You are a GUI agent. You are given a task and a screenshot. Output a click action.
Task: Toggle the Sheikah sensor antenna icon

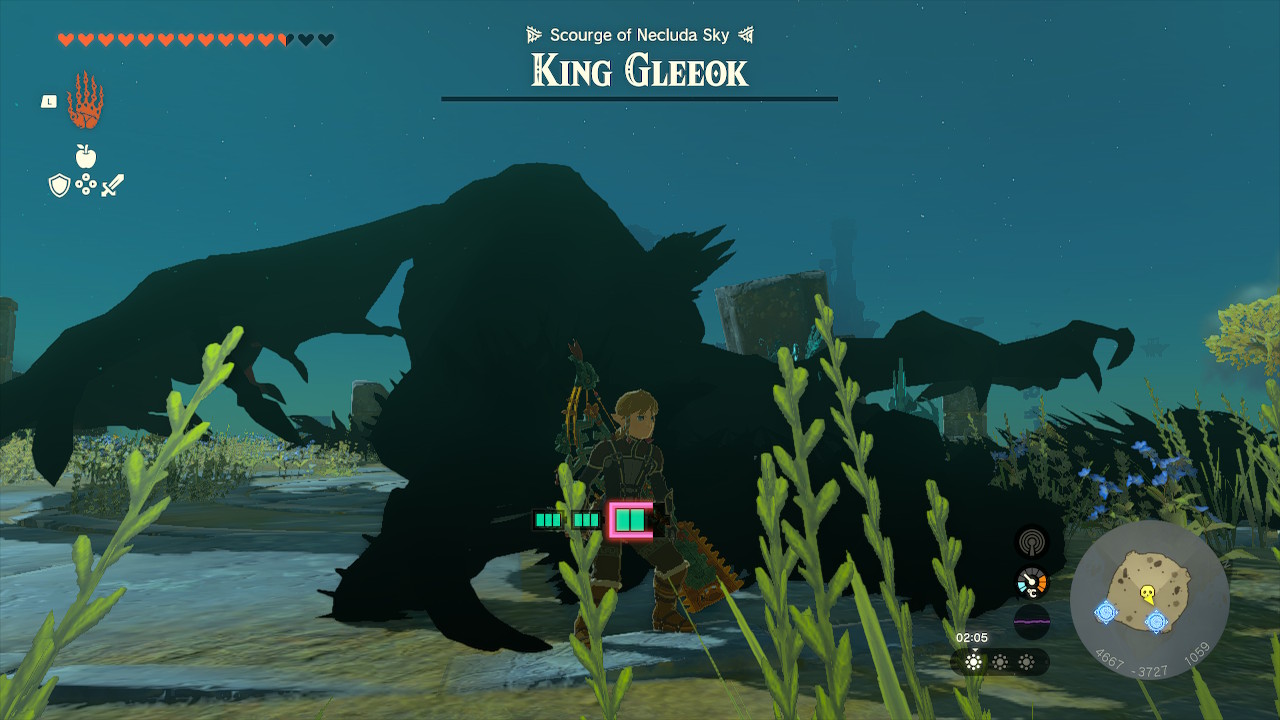coord(1032,542)
